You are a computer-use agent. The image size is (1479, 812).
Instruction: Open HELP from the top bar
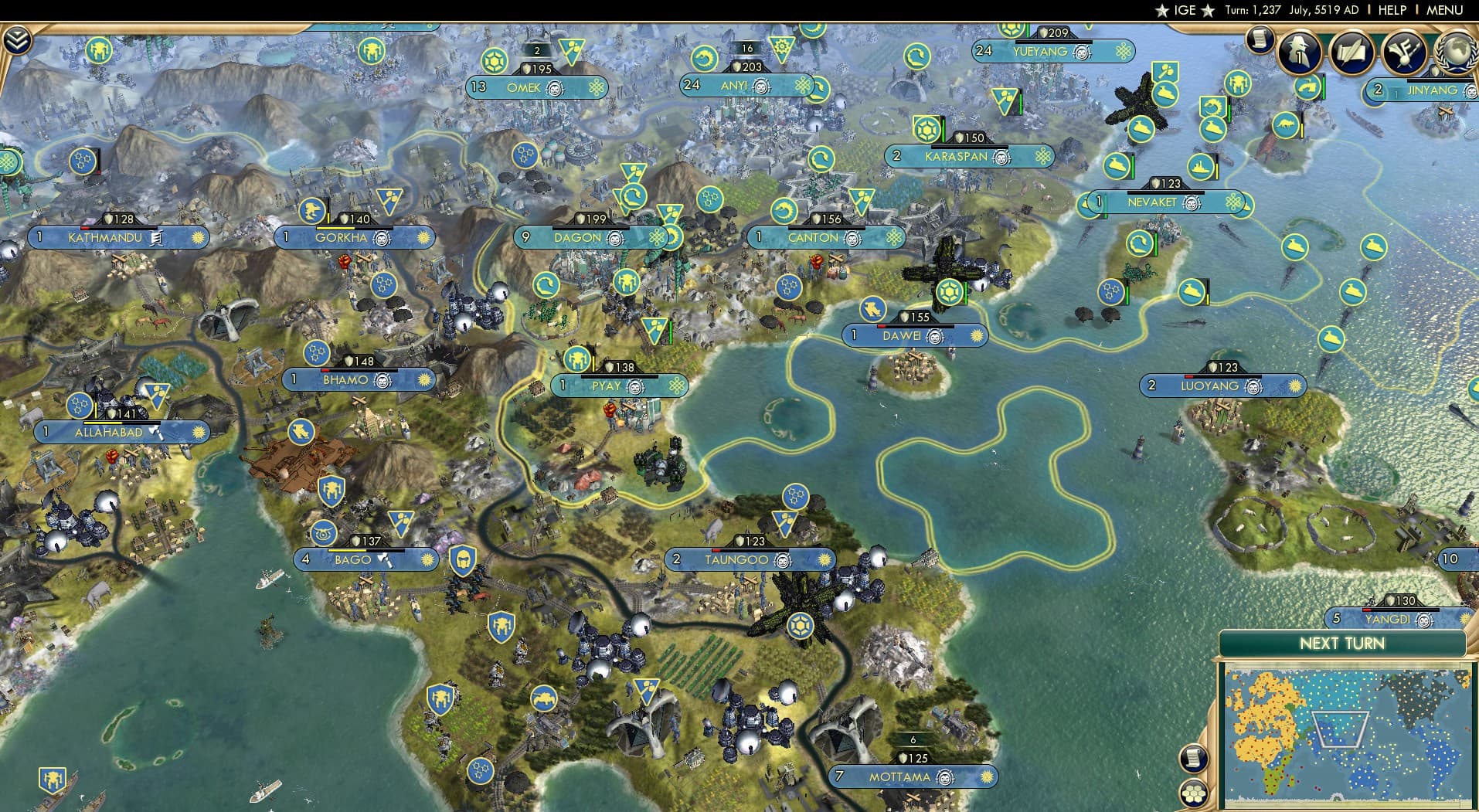click(x=1392, y=10)
